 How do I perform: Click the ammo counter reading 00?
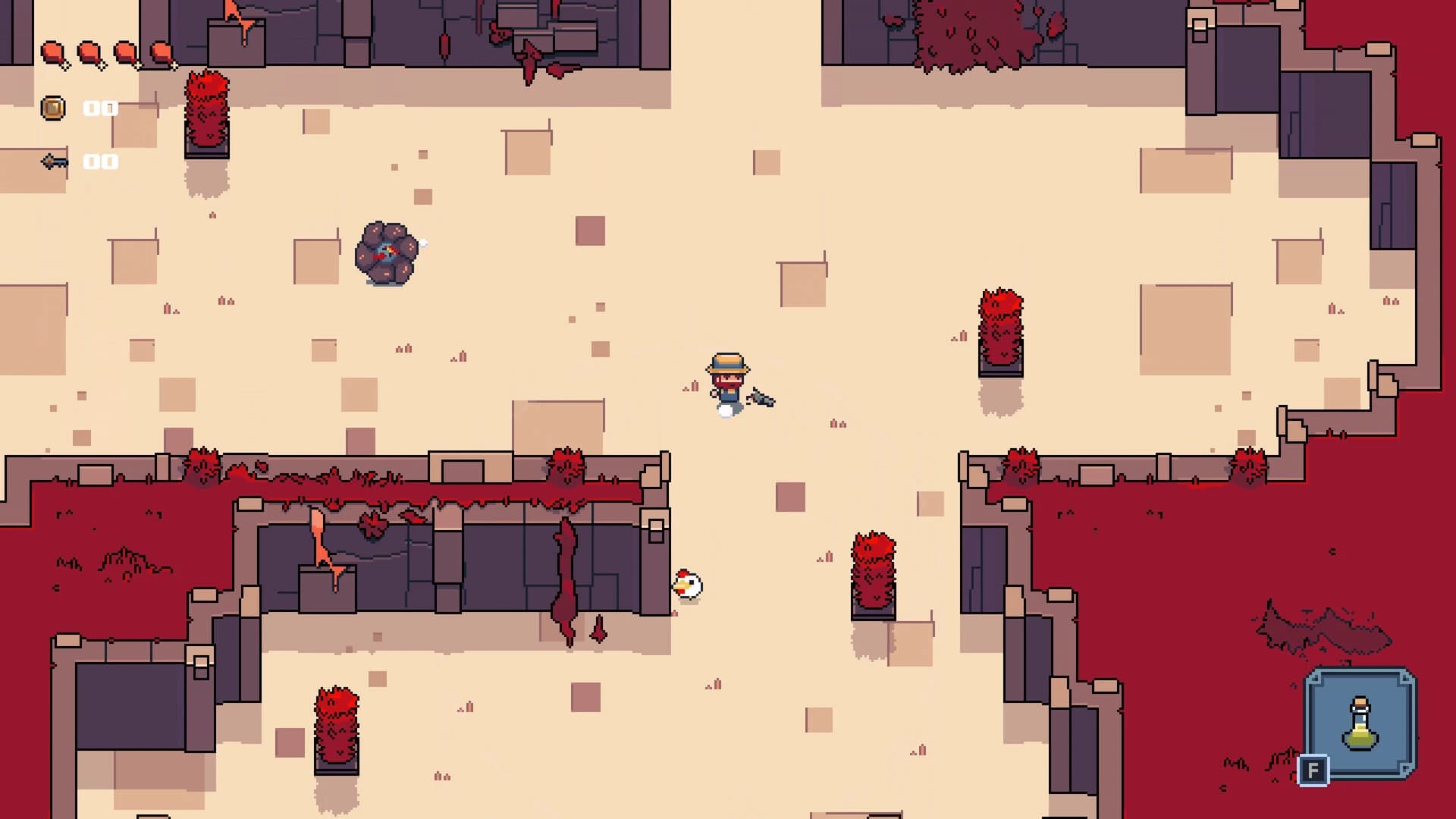coord(99,160)
